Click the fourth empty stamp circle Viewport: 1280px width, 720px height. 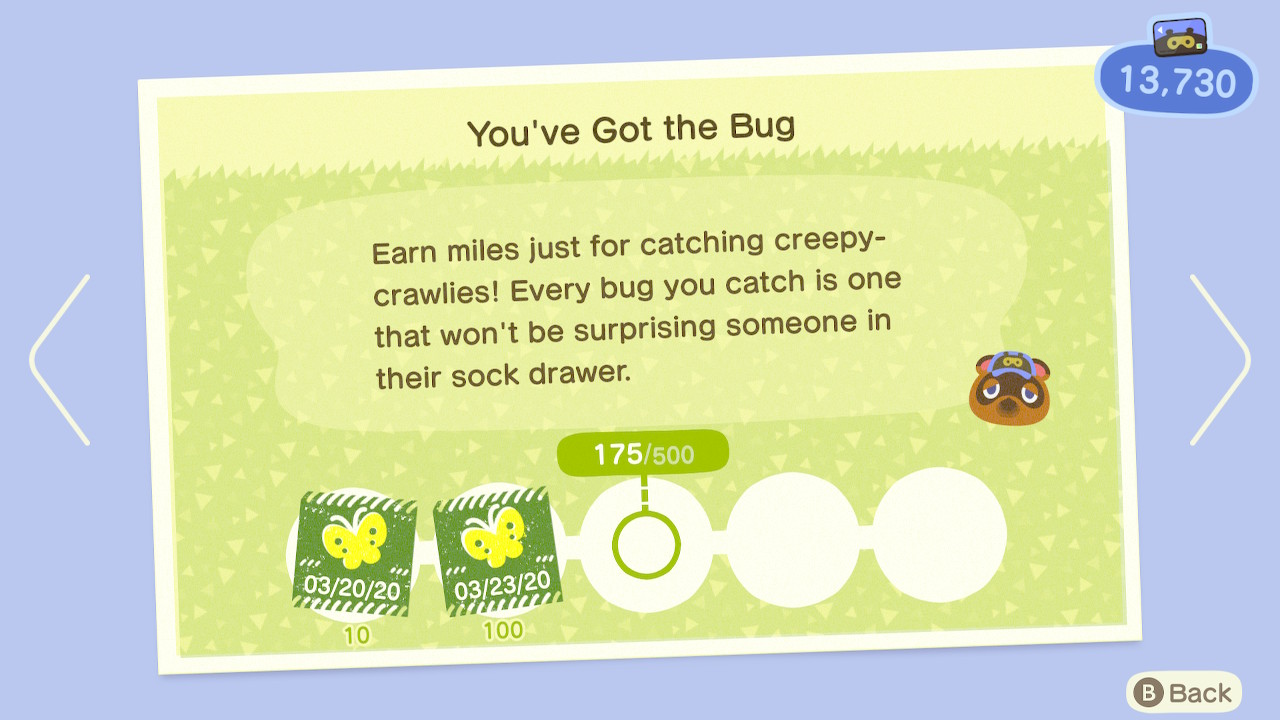(x=795, y=537)
